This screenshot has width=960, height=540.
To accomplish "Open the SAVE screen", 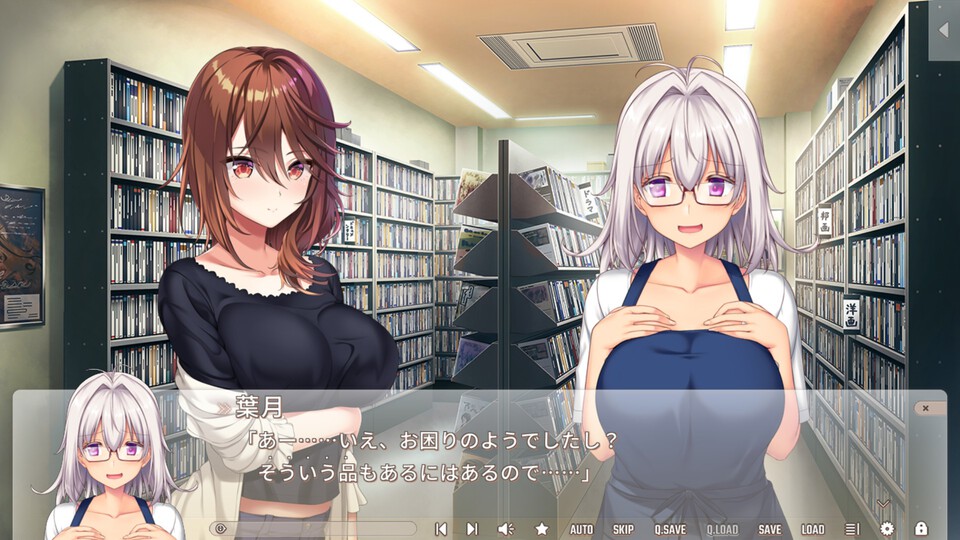I will [770, 529].
